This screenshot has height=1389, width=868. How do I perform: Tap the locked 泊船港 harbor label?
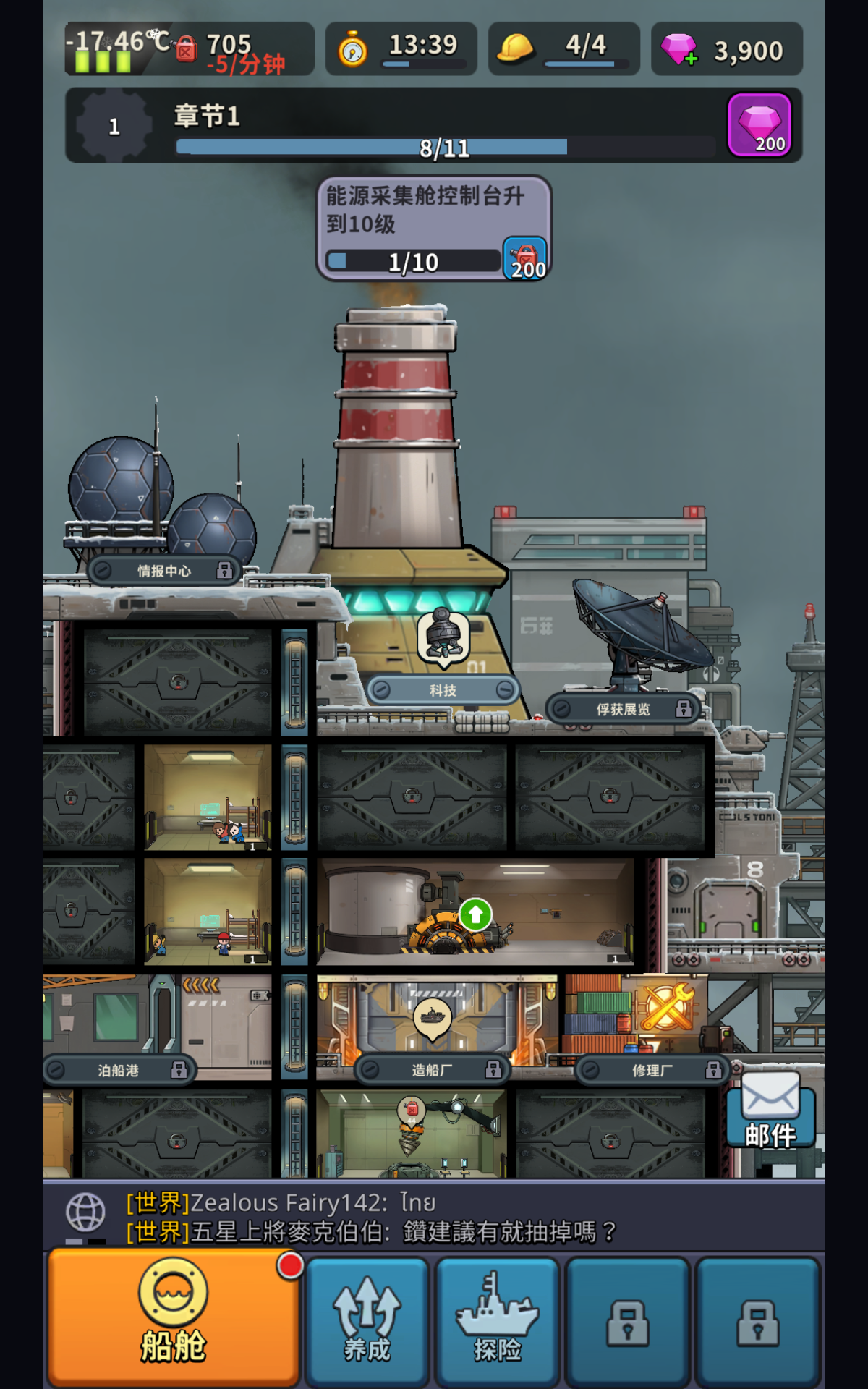point(119,1070)
